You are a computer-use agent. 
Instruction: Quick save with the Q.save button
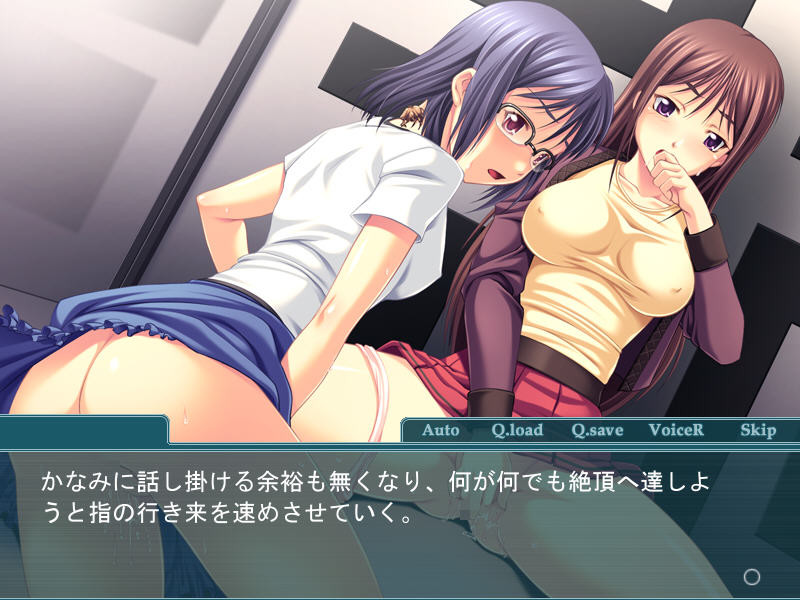point(597,430)
